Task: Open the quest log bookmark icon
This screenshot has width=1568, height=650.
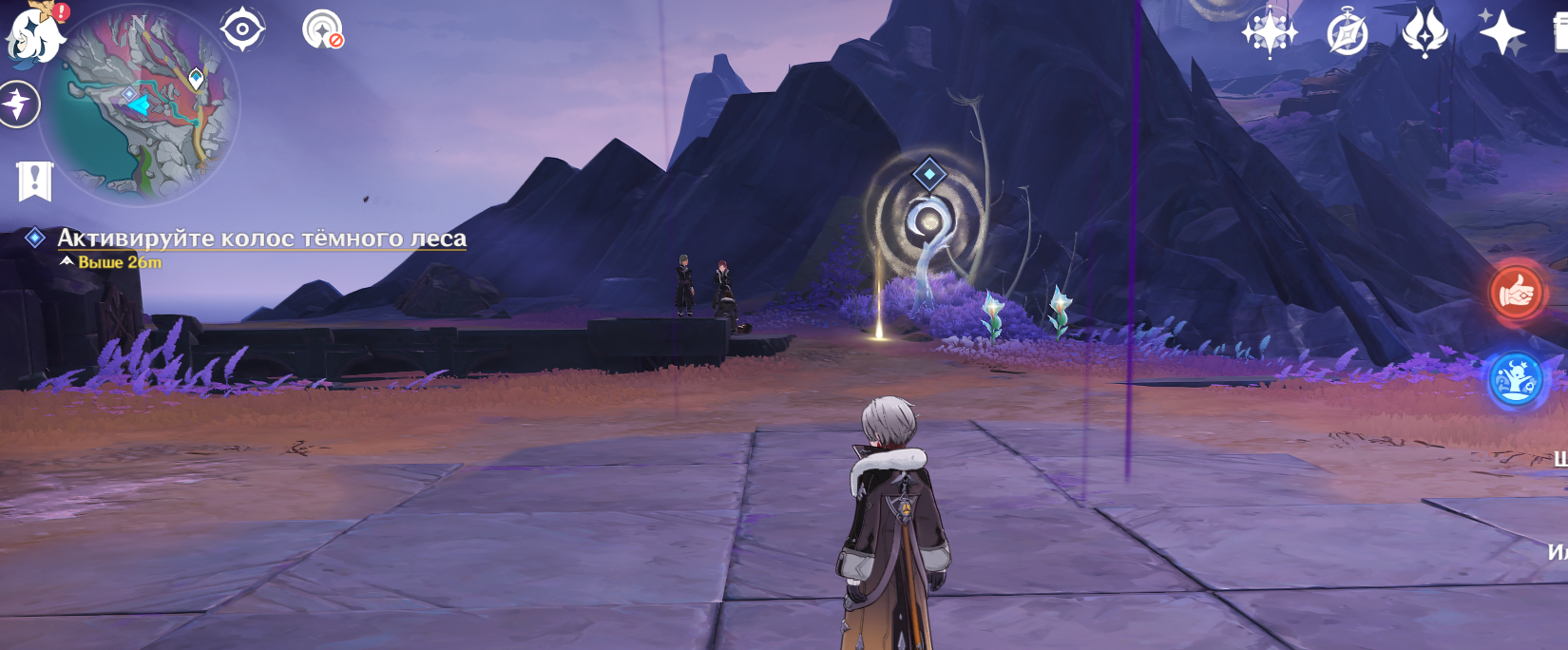Action: [35, 181]
